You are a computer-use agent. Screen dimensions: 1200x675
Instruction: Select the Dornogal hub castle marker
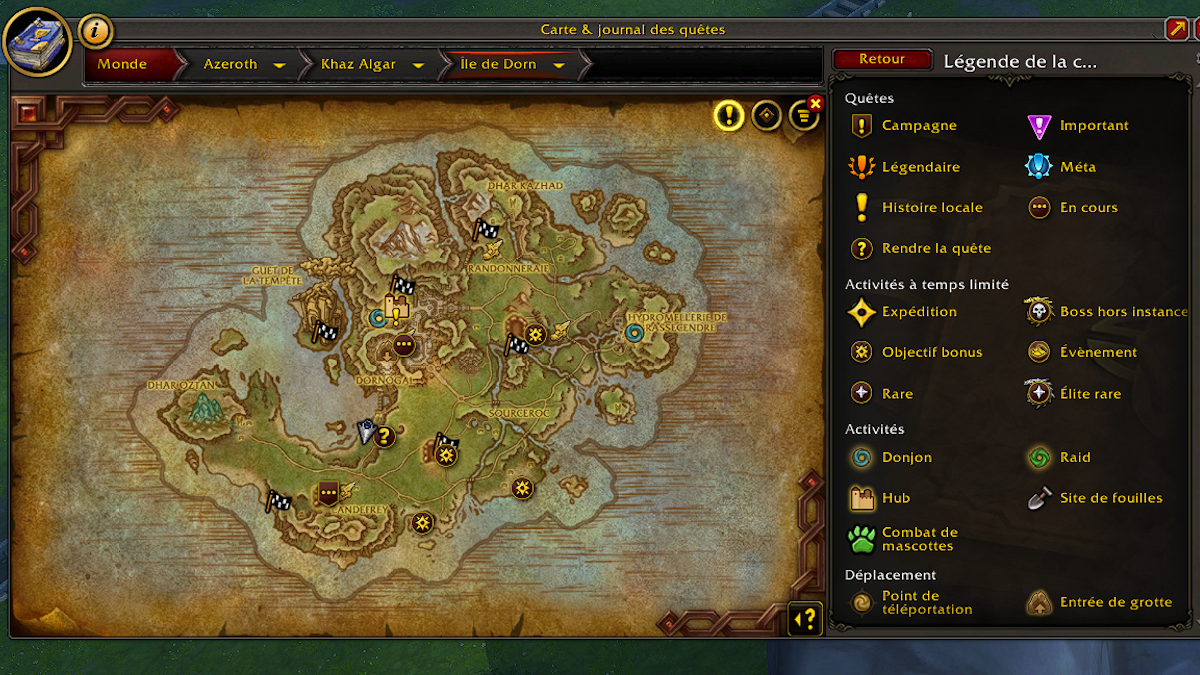[396, 303]
